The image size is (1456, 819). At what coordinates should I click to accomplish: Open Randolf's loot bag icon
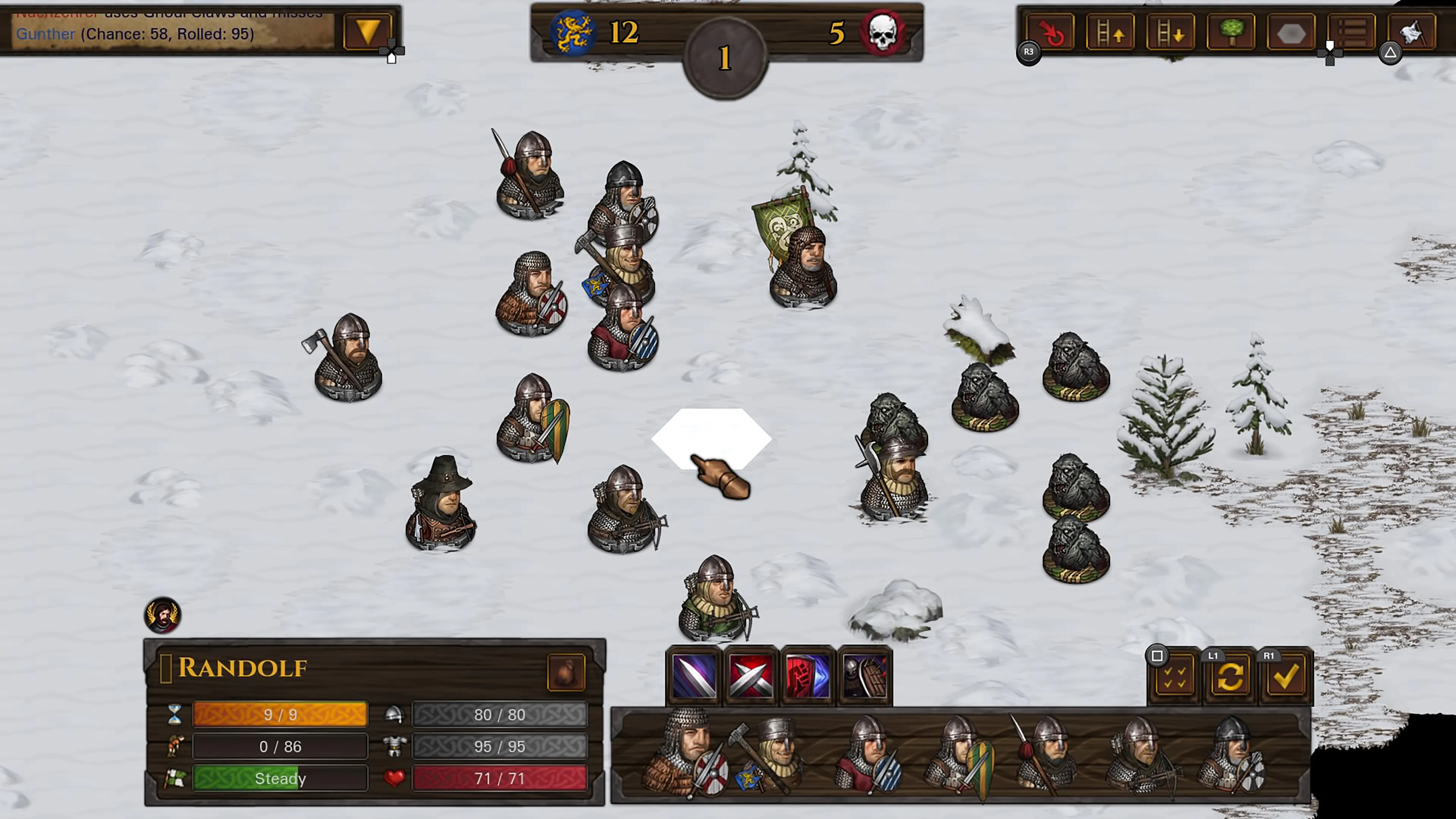(567, 672)
